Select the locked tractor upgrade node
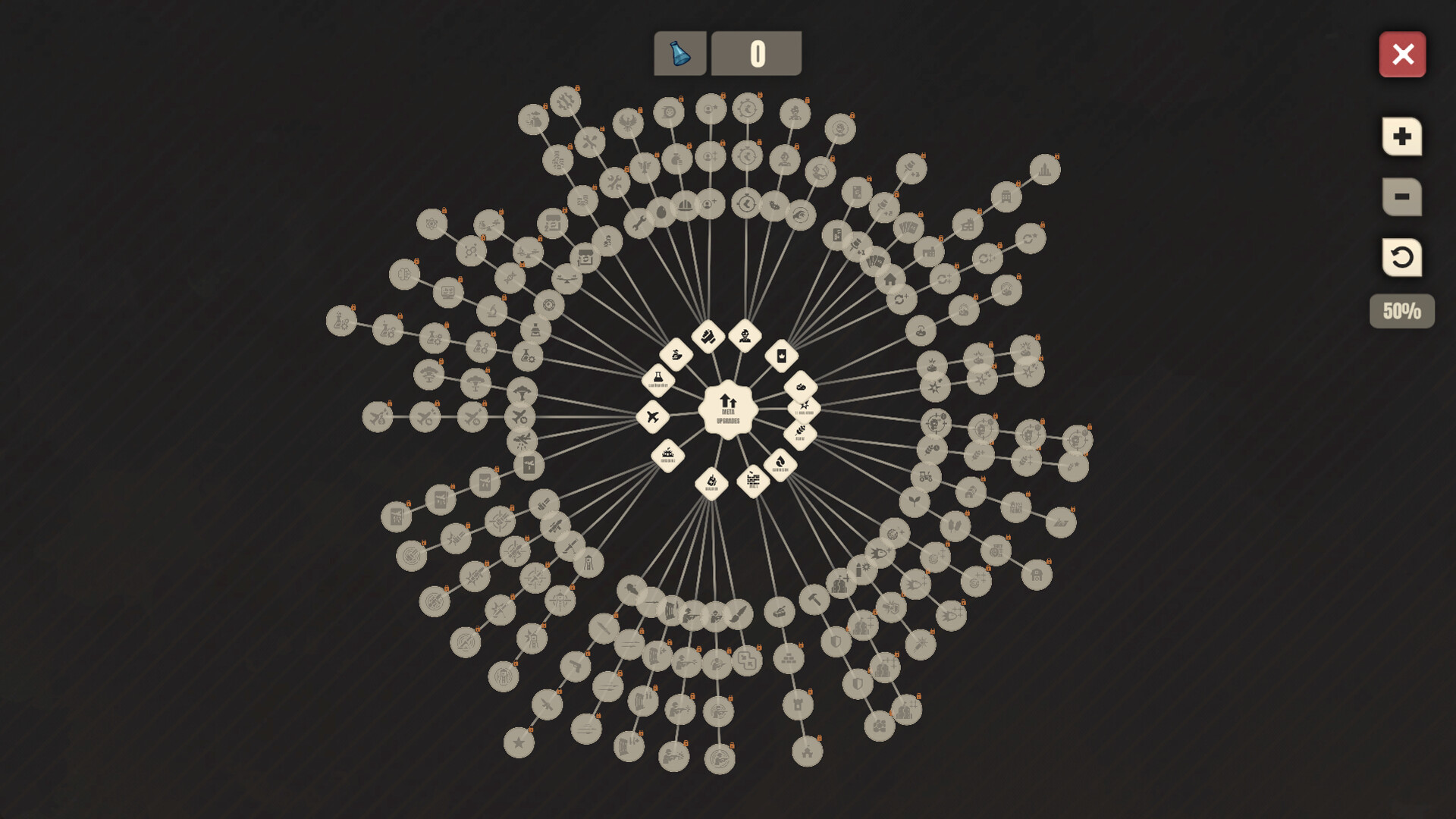The image size is (1456, 819). point(925,477)
